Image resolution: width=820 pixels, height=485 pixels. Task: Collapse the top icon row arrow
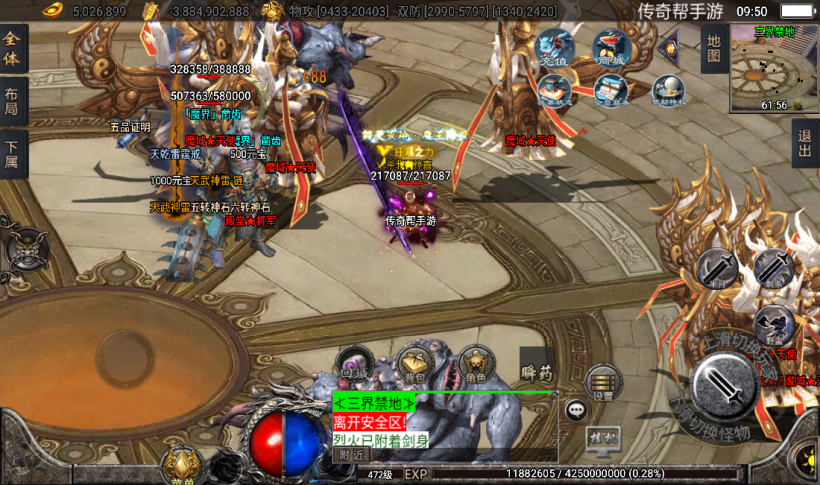(x=668, y=46)
